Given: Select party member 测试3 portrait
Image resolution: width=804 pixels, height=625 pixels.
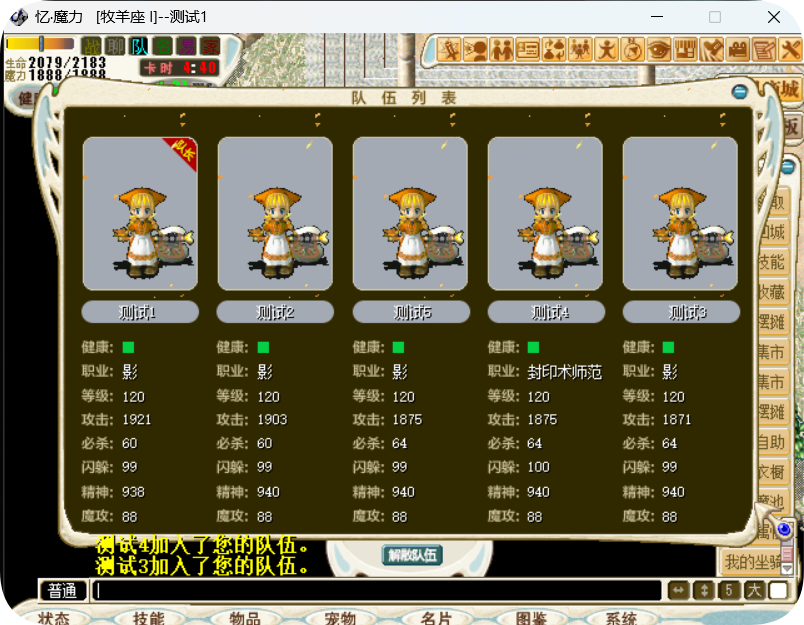Looking at the screenshot, I should 680,214.
